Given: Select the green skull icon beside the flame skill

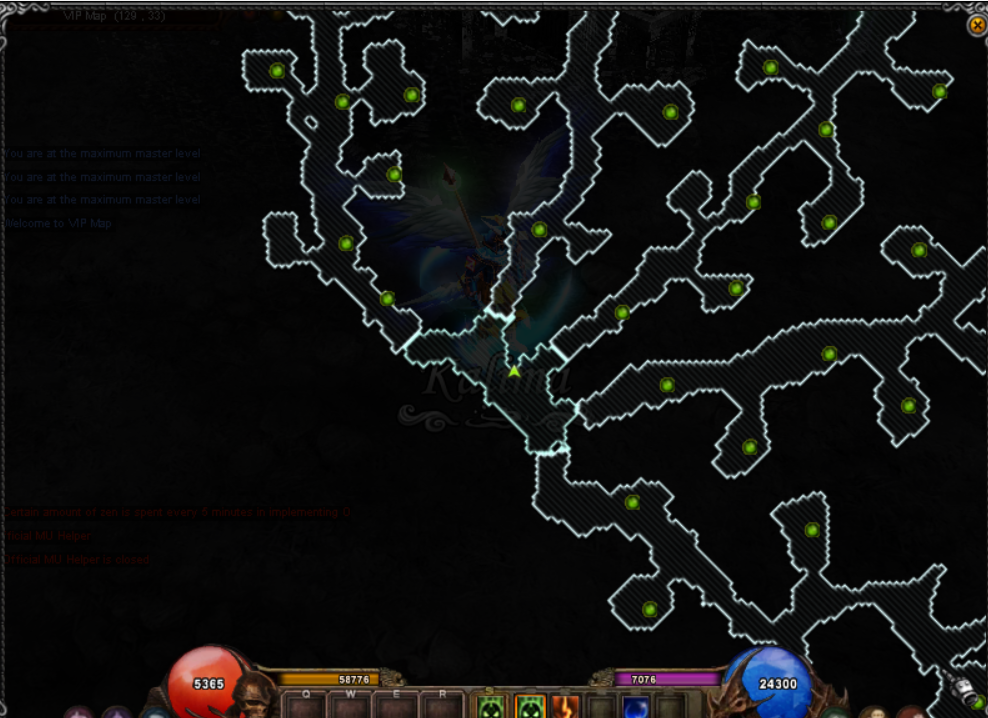Looking at the screenshot, I should [x=530, y=707].
